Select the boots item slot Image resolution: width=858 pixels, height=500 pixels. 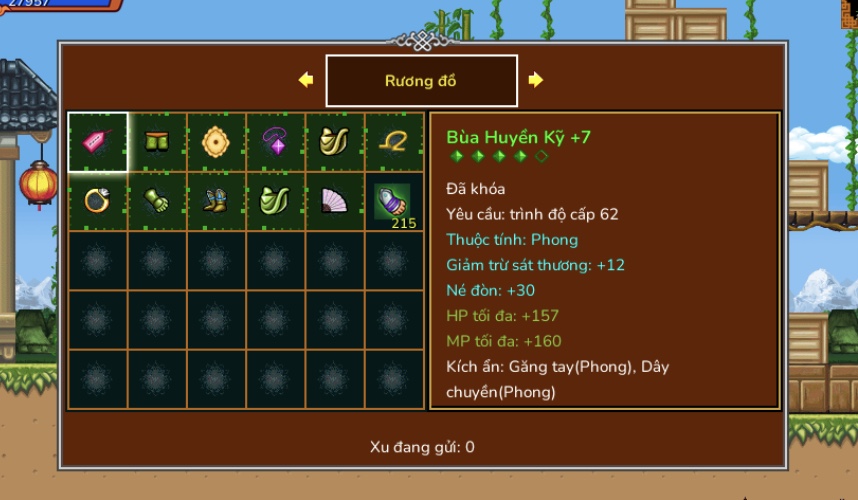[x=216, y=201]
